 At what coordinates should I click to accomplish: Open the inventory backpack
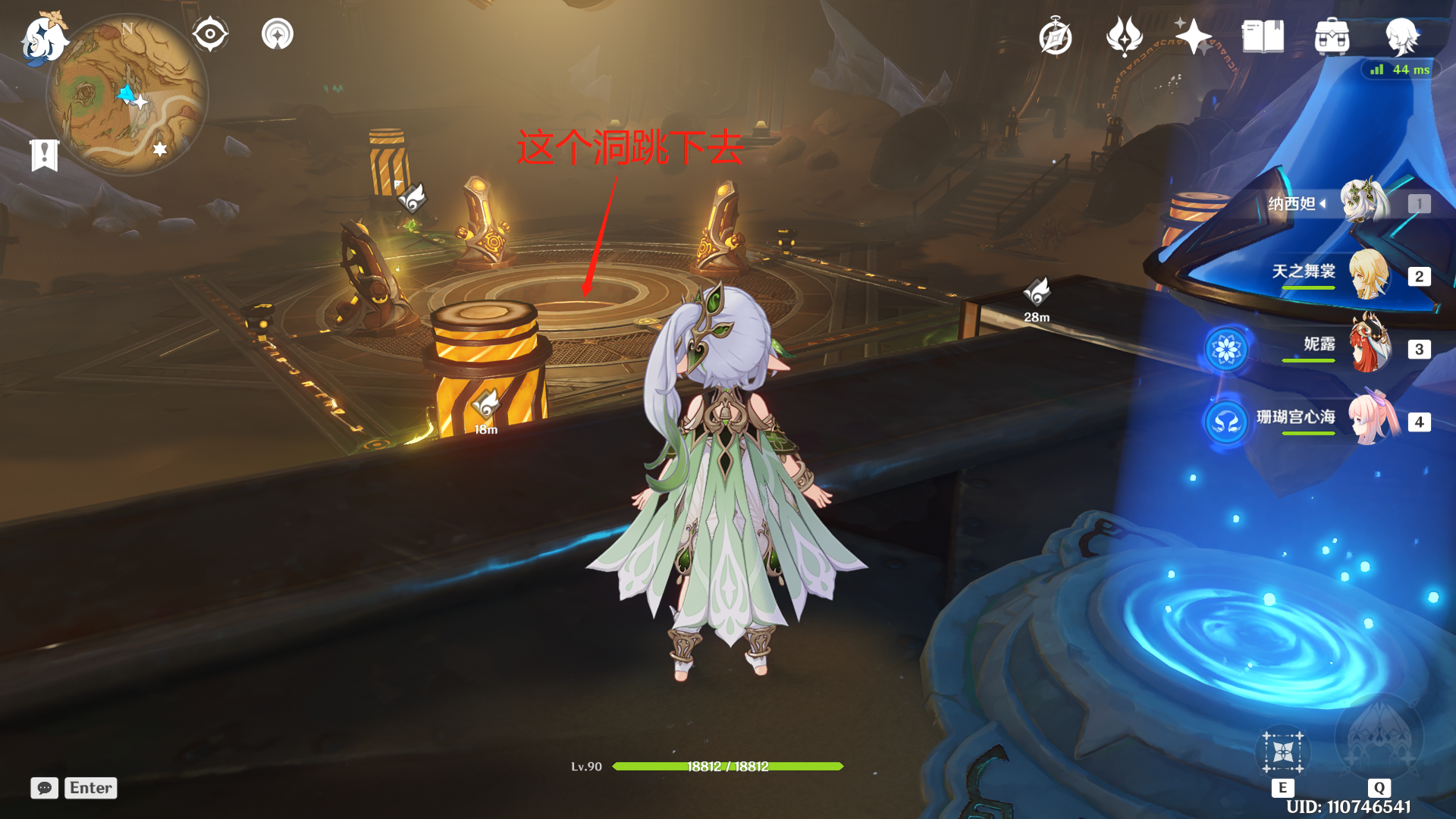[1332, 37]
